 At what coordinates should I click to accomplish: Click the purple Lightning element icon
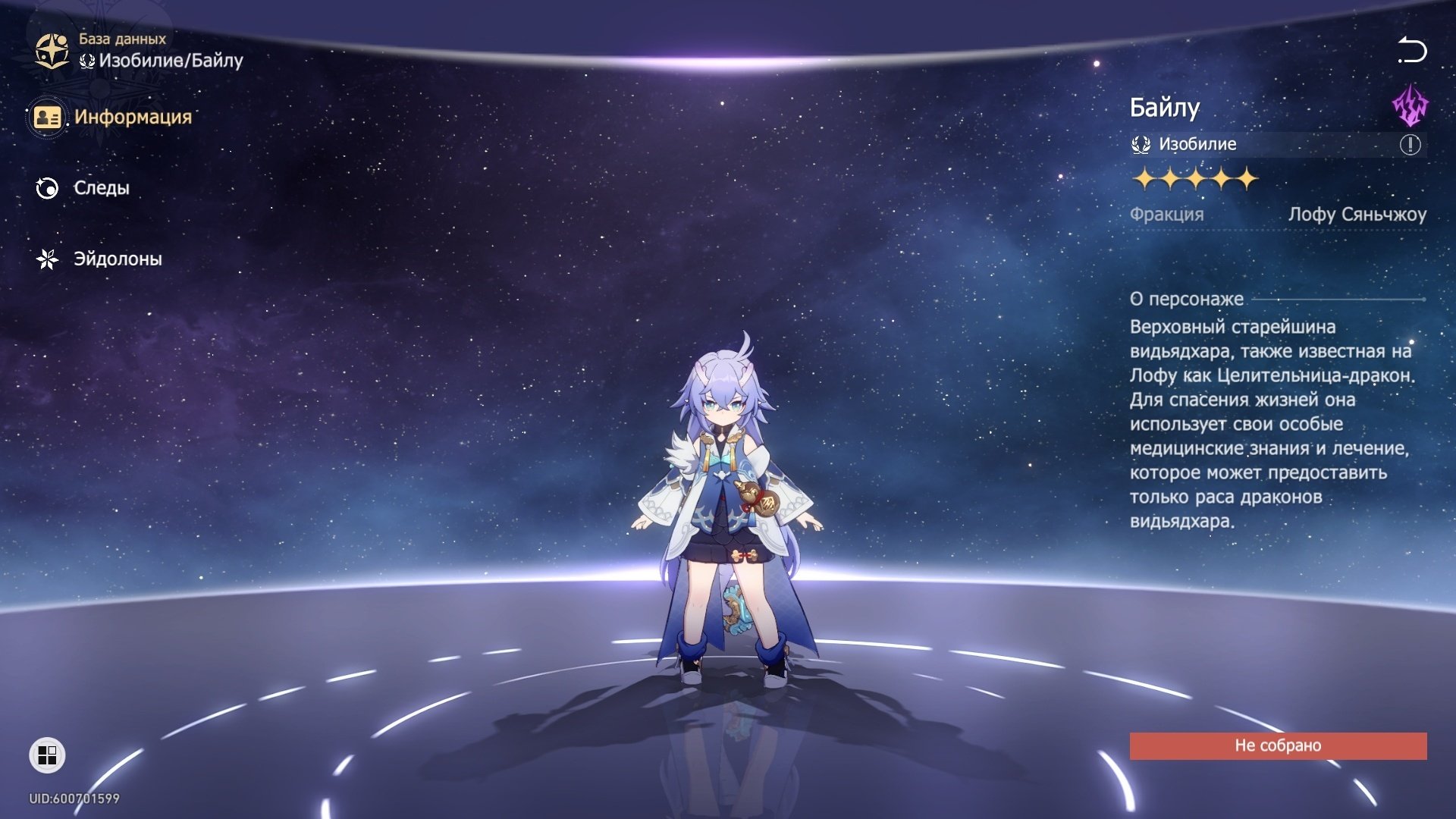pos(1410,106)
